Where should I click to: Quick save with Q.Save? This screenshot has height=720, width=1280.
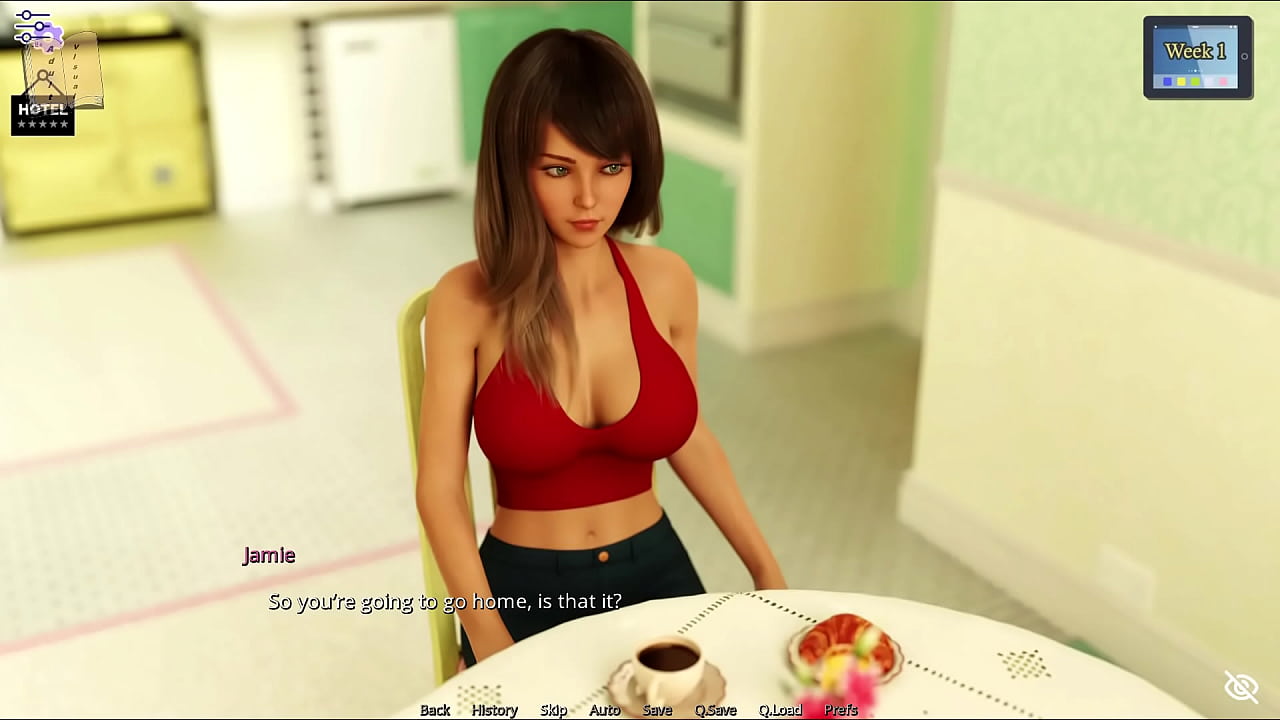click(715, 710)
